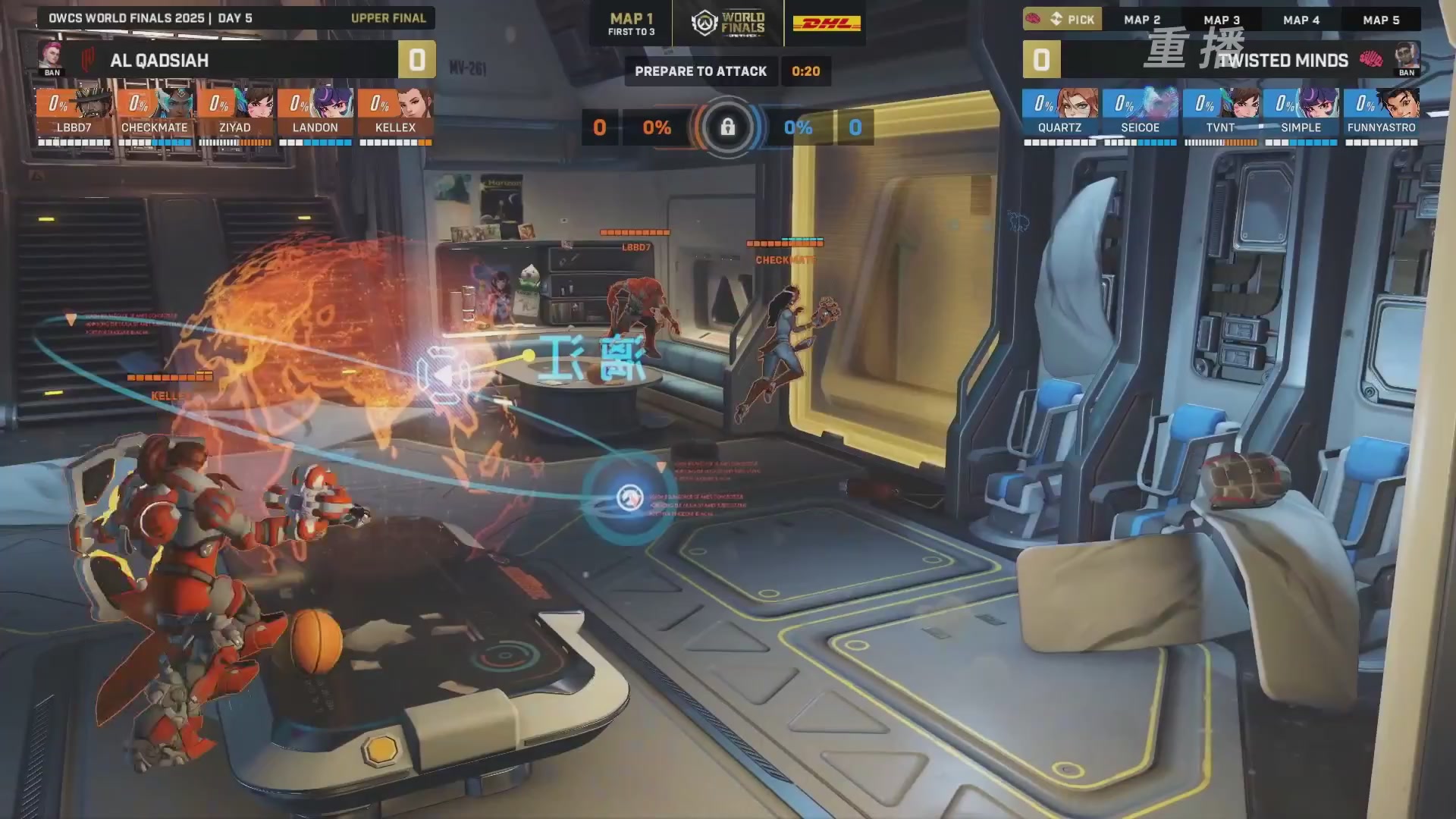Switch to the MAP 2 tab

(1142, 20)
